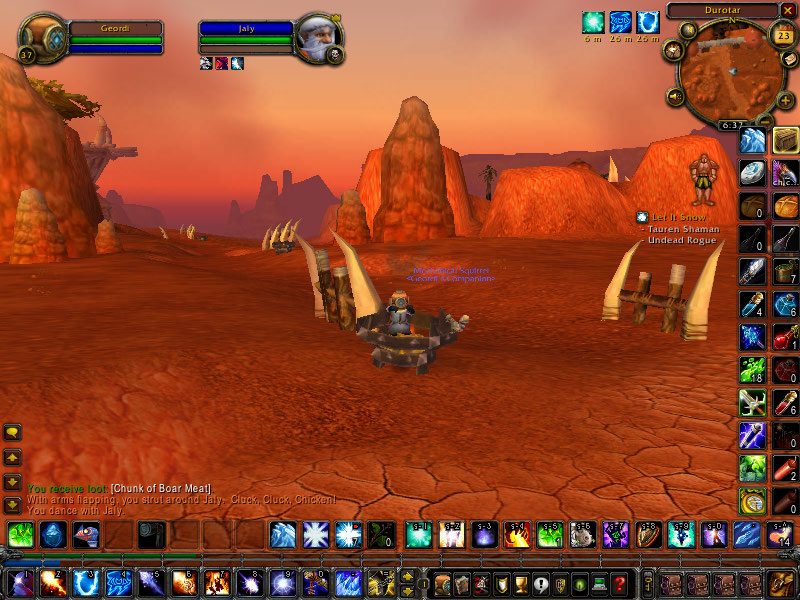The height and width of the screenshot is (600, 800).
Task: Click the green glowing buff icon
Action: click(x=594, y=21)
